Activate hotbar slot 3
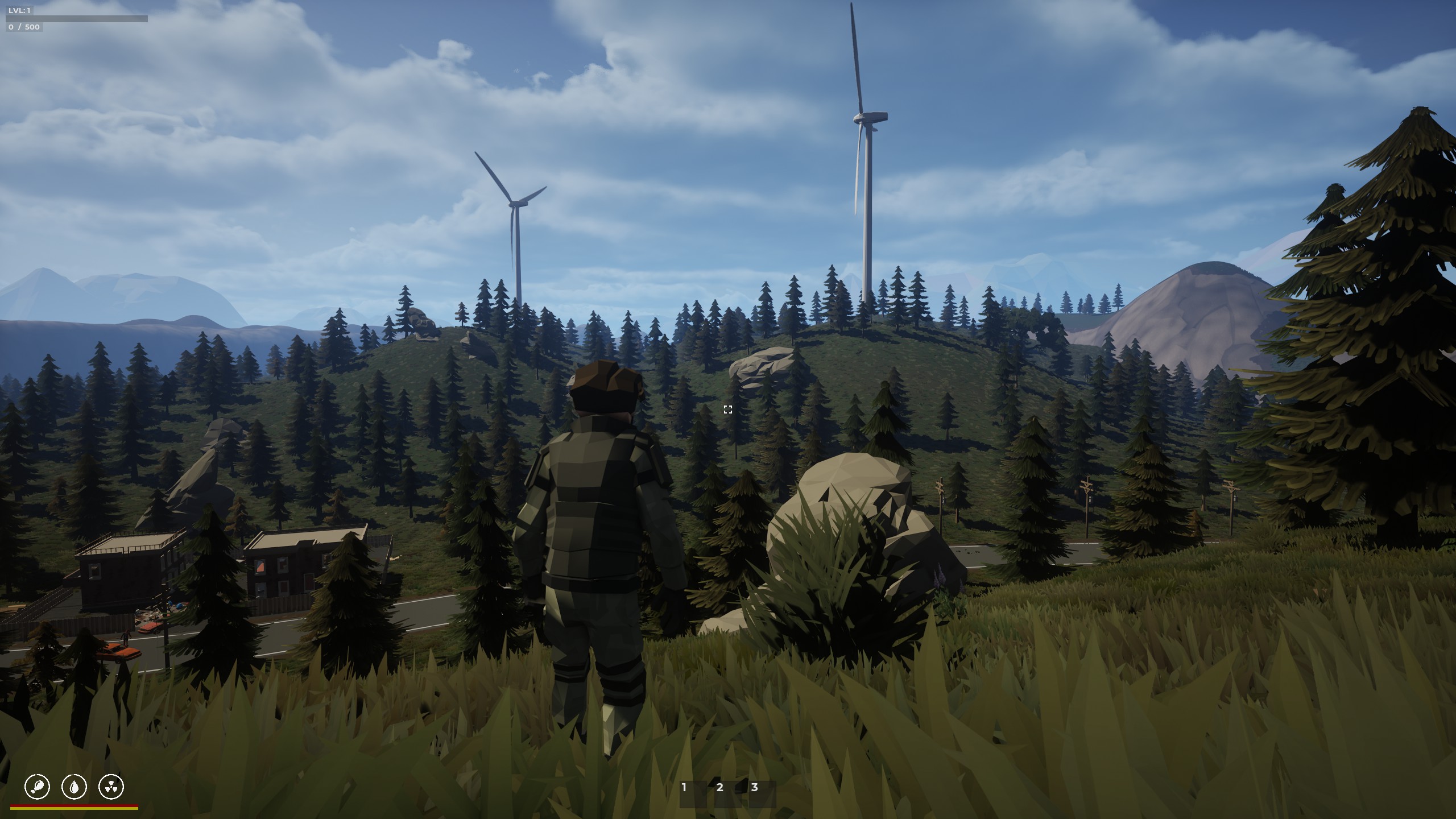1456x819 pixels. coord(762,794)
